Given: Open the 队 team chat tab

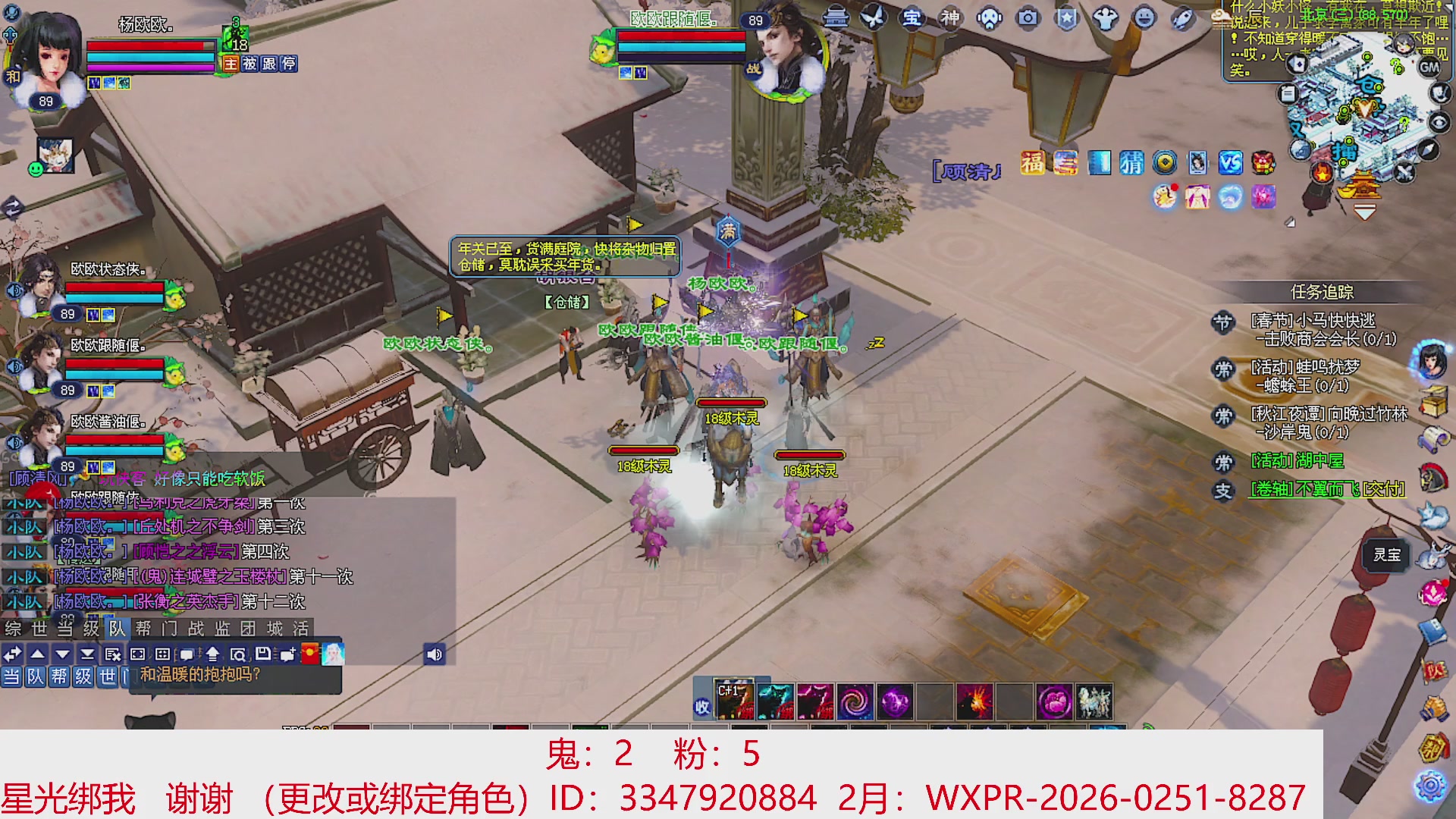Looking at the screenshot, I should 116,629.
